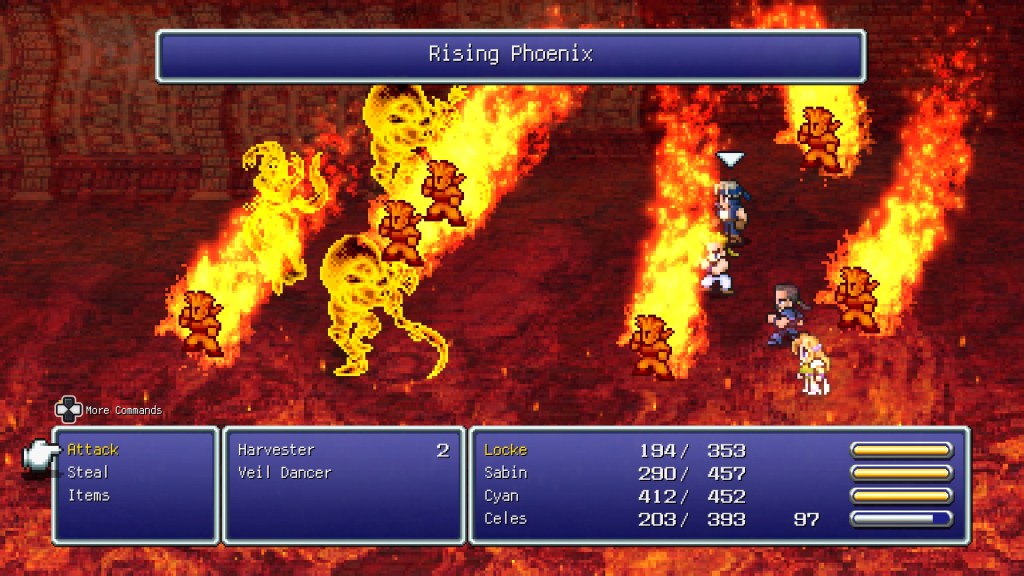Select Sabin in the party list

505,472
